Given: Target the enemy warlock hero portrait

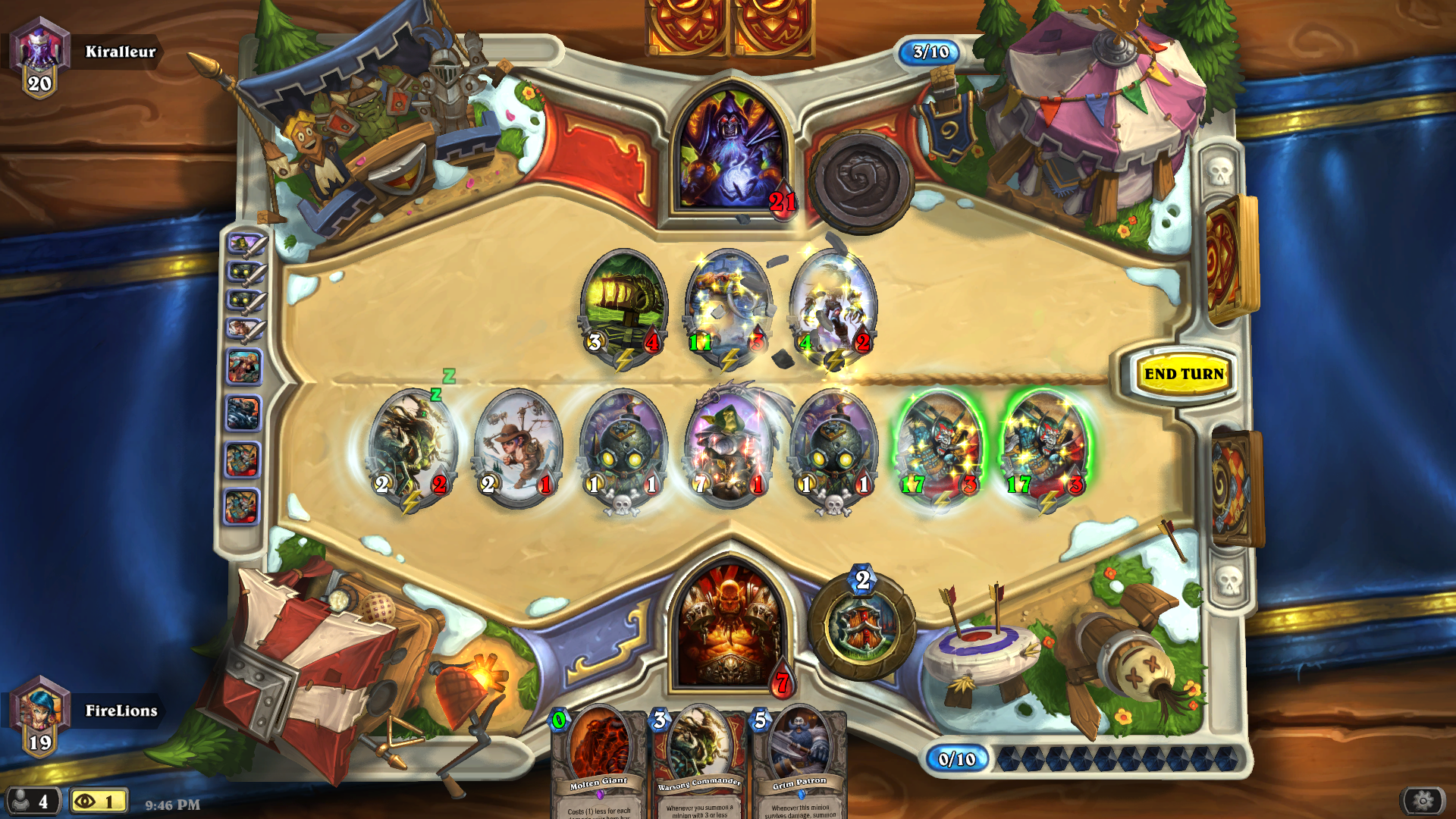Looking at the screenshot, I should (731, 152).
